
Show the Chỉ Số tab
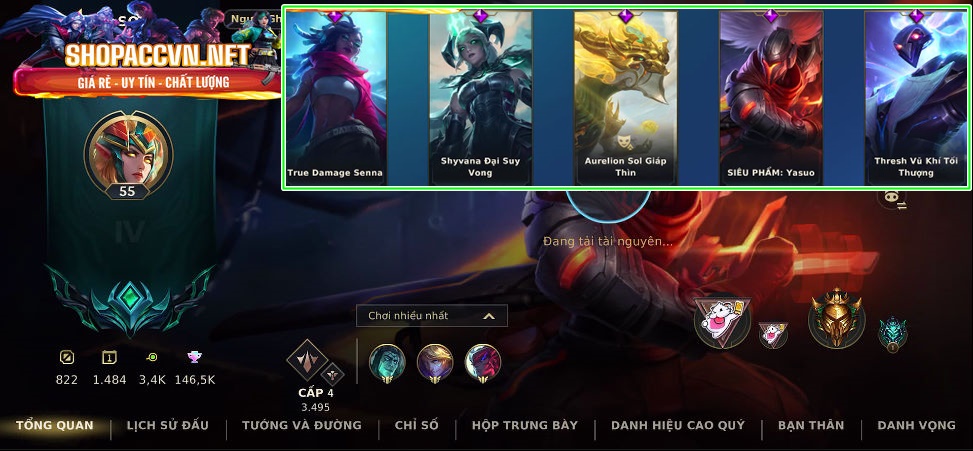(416, 426)
